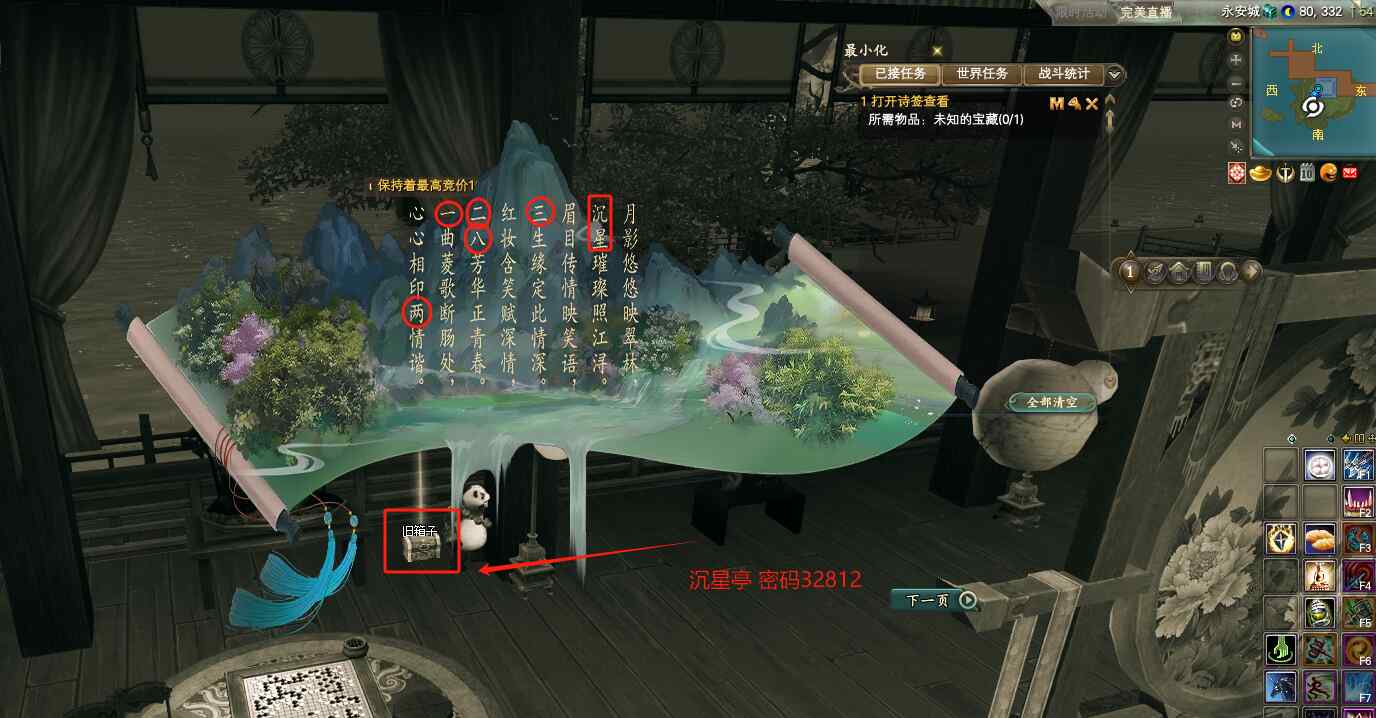1376x718 pixels.
Task: Expand the round toolbar with its arrow button
Action: click(x=1251, y=272)
